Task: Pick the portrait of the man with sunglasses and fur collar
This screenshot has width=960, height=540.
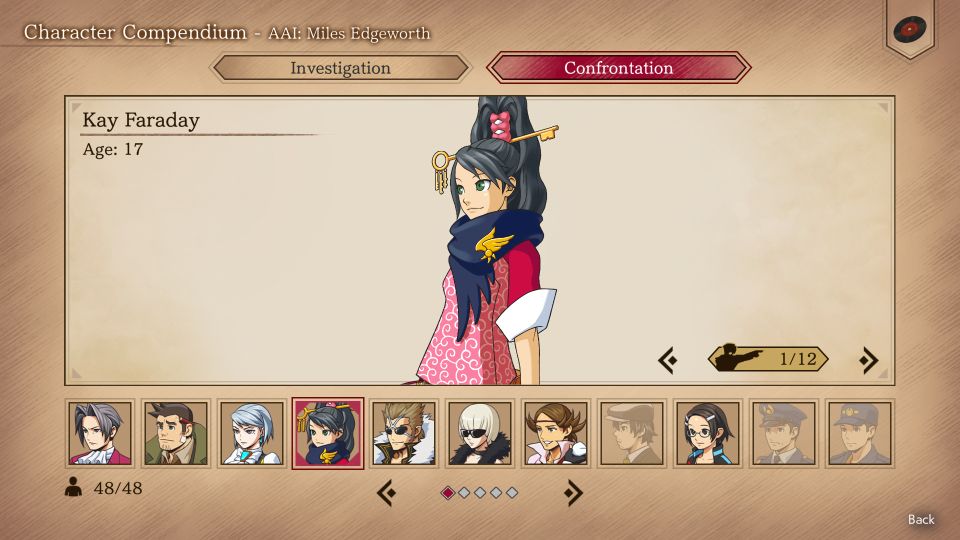Action: point(404,433)
